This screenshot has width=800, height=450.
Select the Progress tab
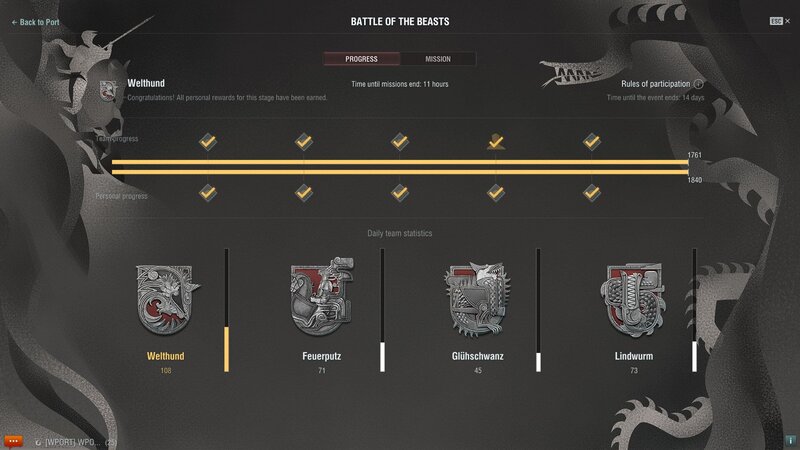click(361, 59)
